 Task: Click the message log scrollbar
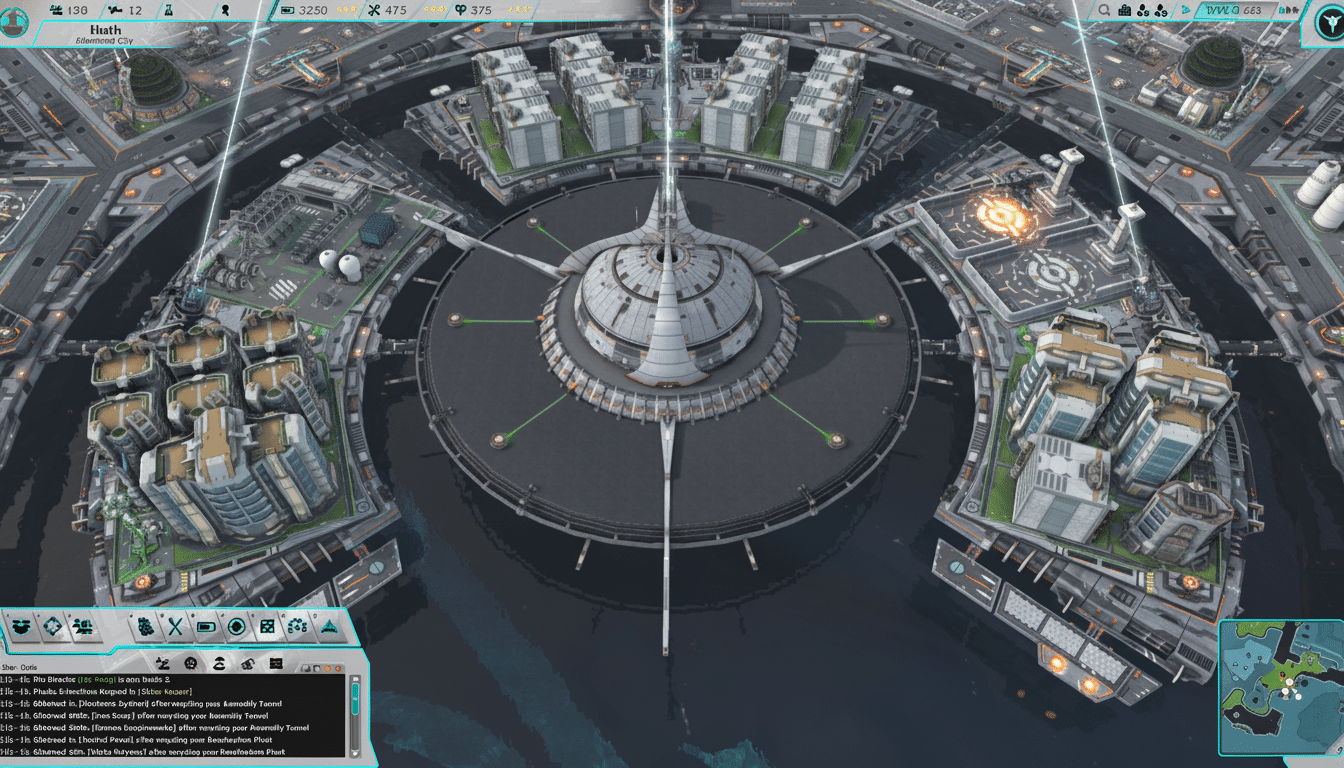(x=355, y=700)
